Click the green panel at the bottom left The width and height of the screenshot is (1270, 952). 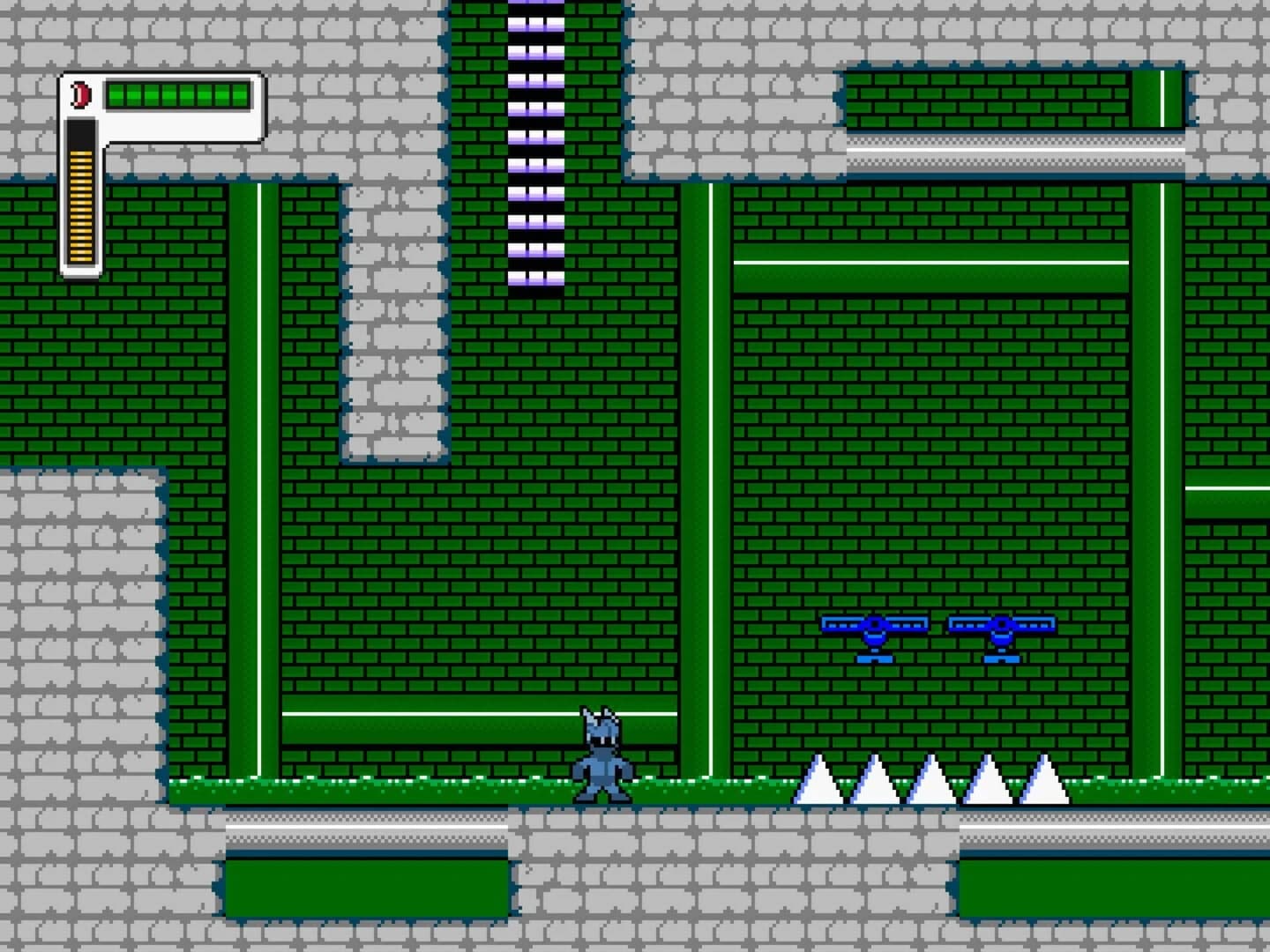(x=366, y=886)
